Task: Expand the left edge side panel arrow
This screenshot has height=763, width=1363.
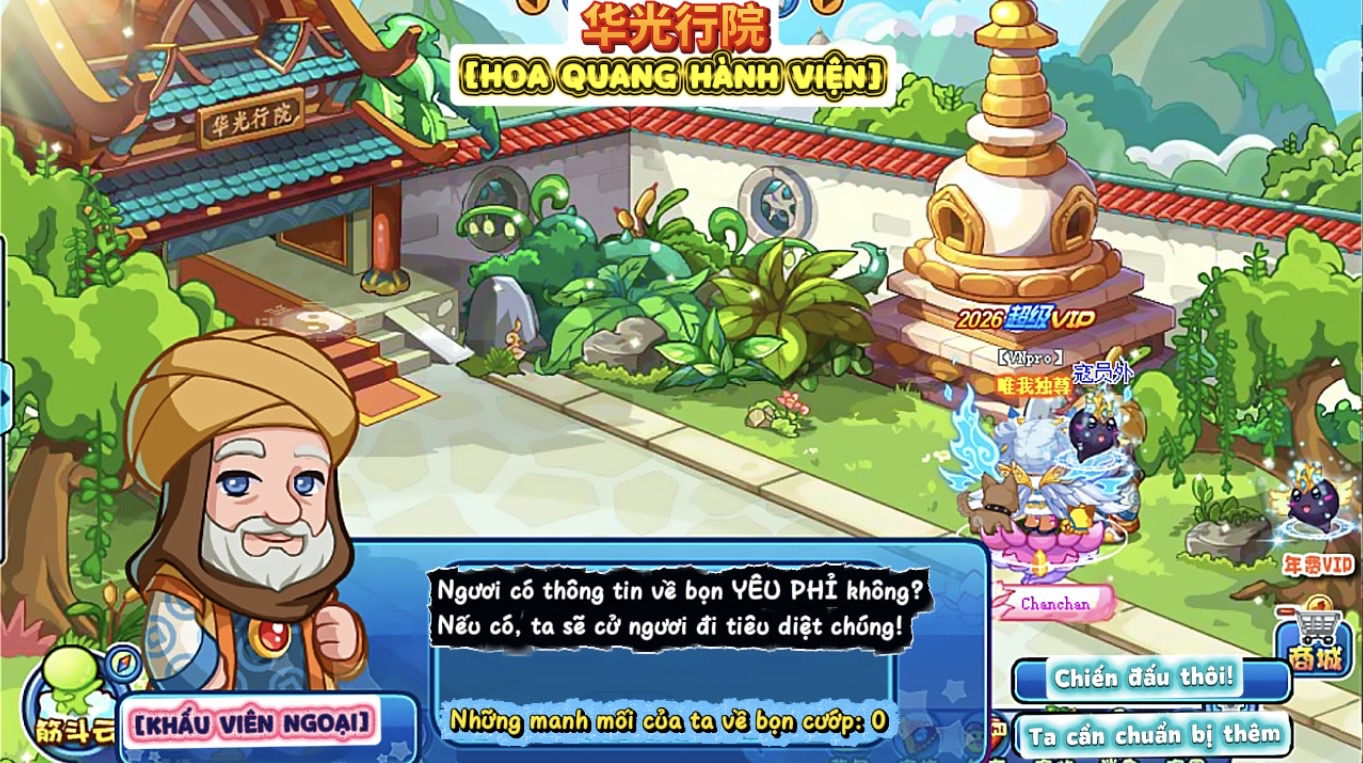Action: tap(5, 398)
